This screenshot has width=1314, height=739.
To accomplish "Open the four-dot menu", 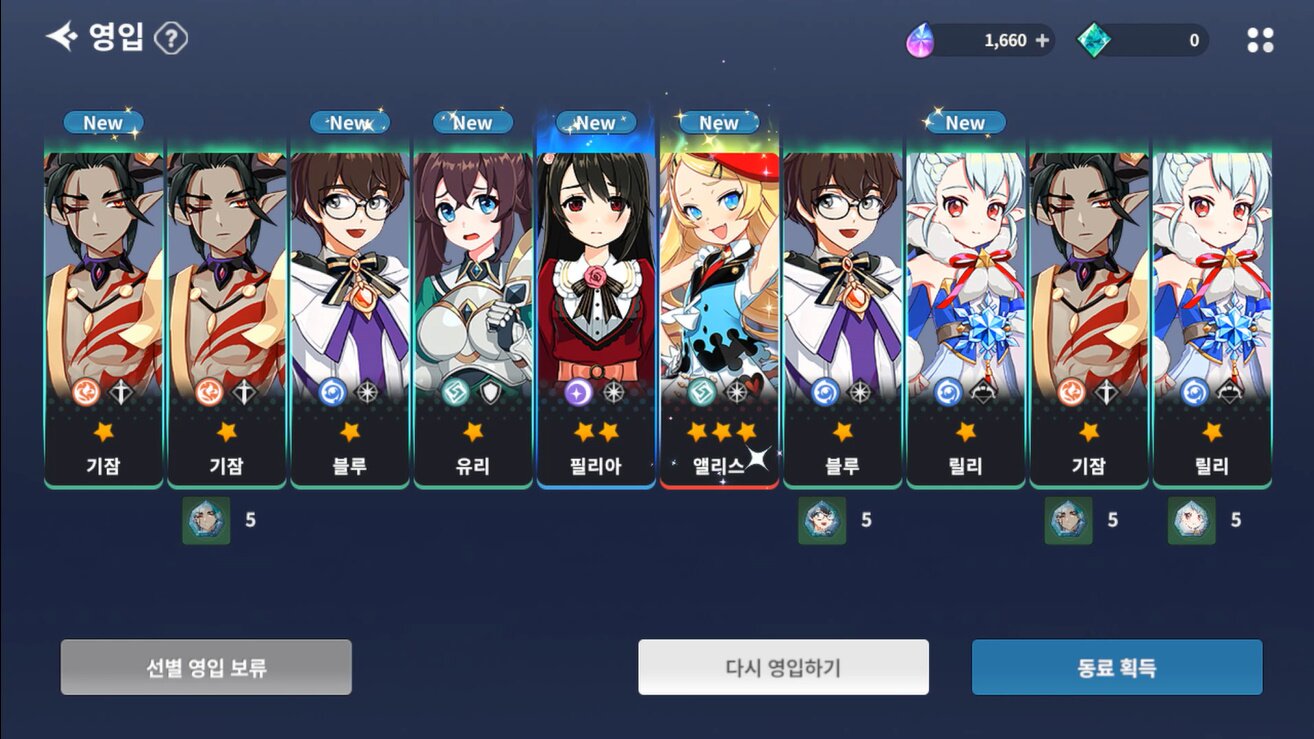I will (1260, 40).
